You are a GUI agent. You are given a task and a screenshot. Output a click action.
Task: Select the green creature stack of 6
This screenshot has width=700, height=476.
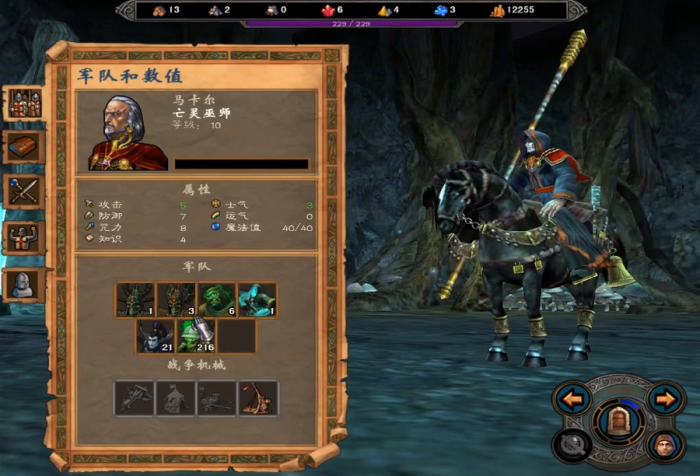(217, 300)
